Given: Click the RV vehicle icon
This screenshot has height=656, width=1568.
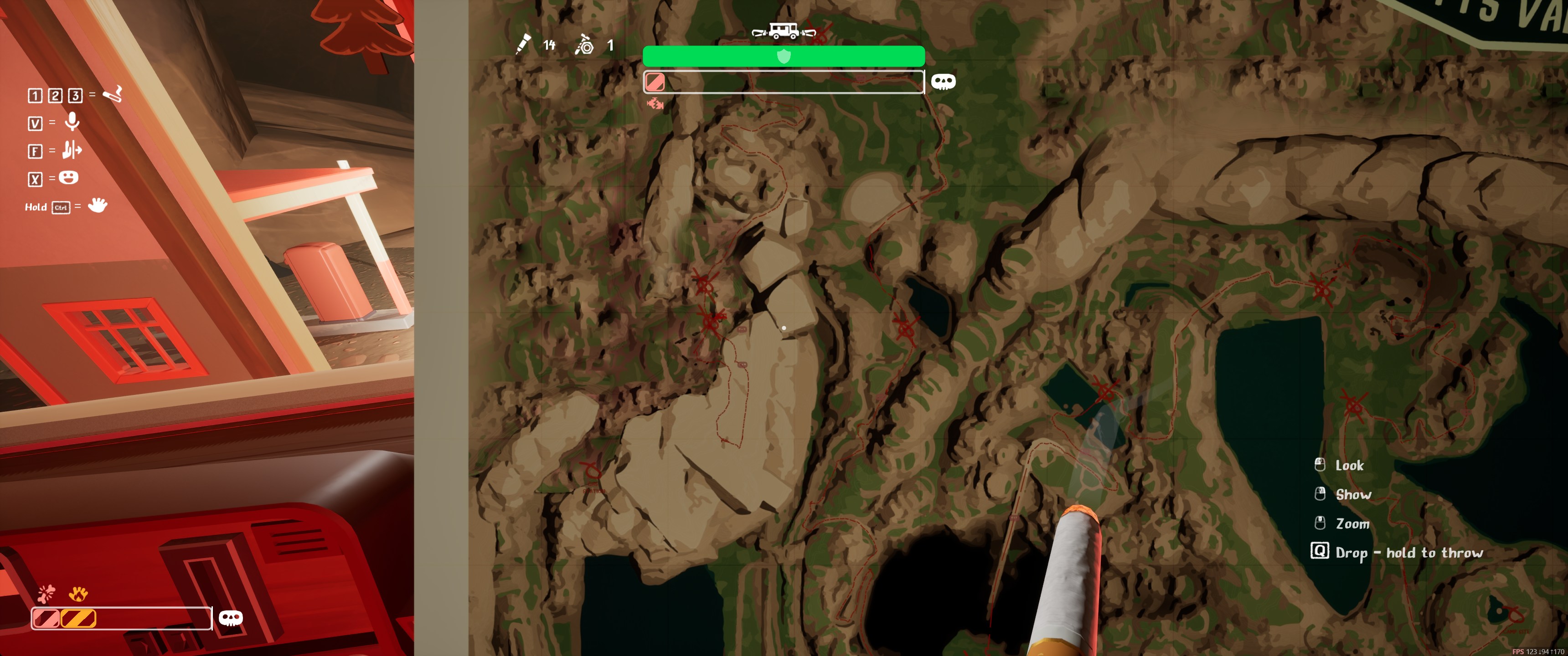Looking at the screenshot, I should point(784,31).
